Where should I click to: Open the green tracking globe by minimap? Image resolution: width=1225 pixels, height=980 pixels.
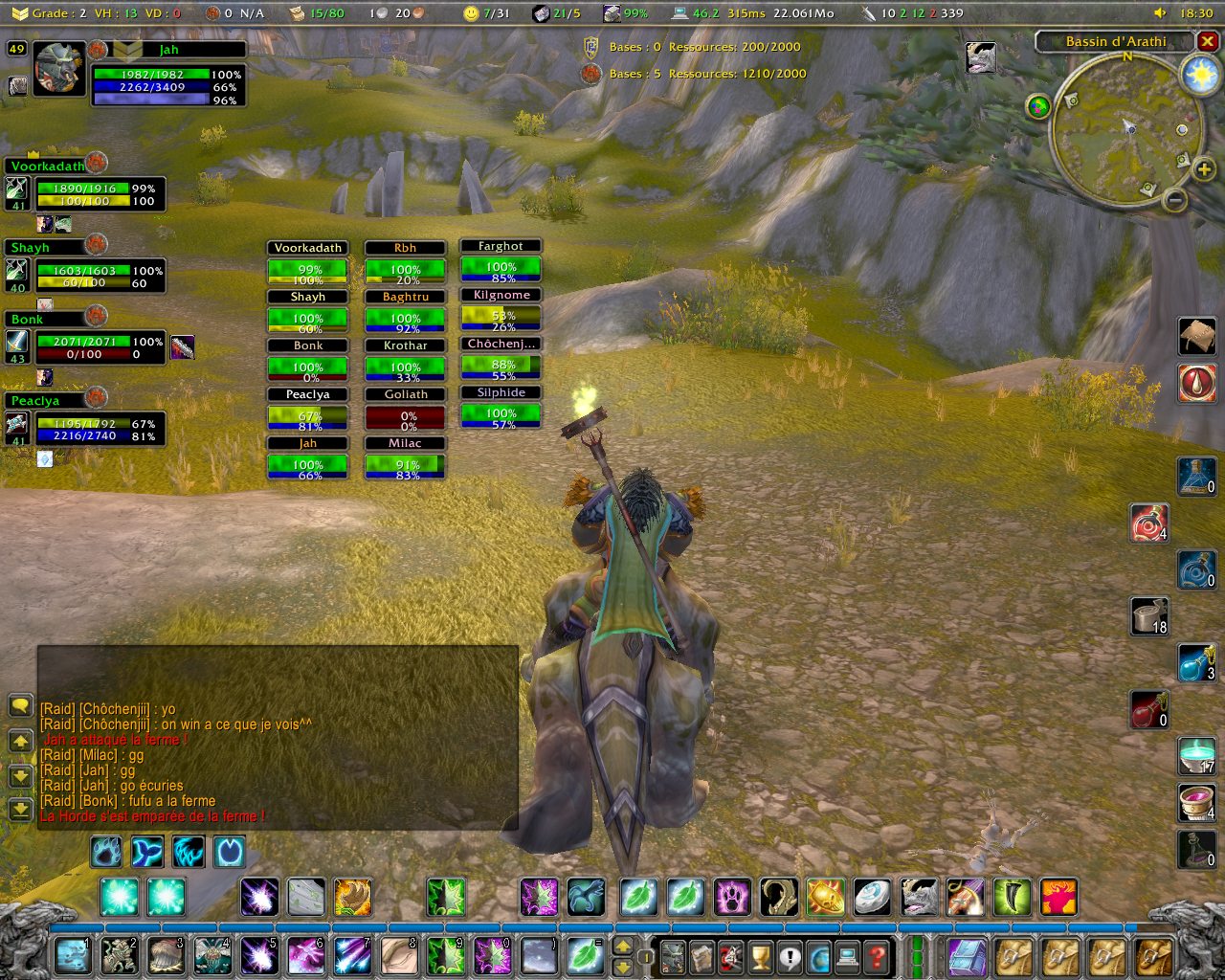click(1038, 106)
